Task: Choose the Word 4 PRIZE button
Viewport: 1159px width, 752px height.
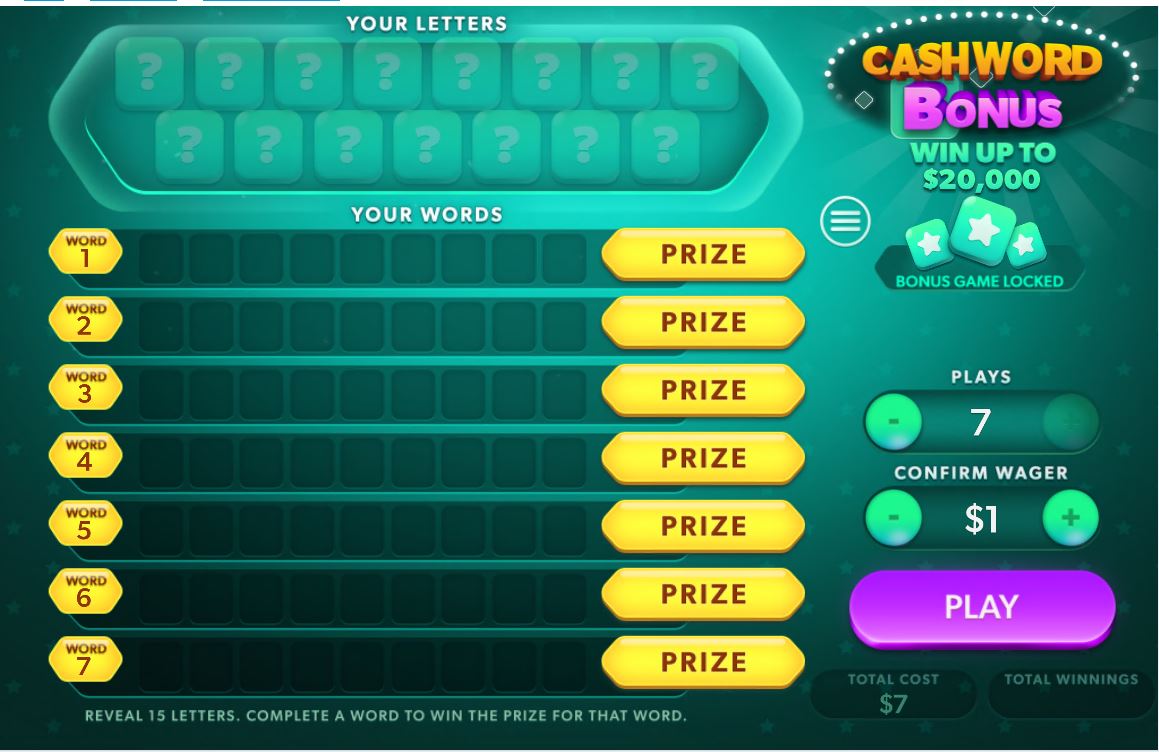Action: [x=703, y=458]
